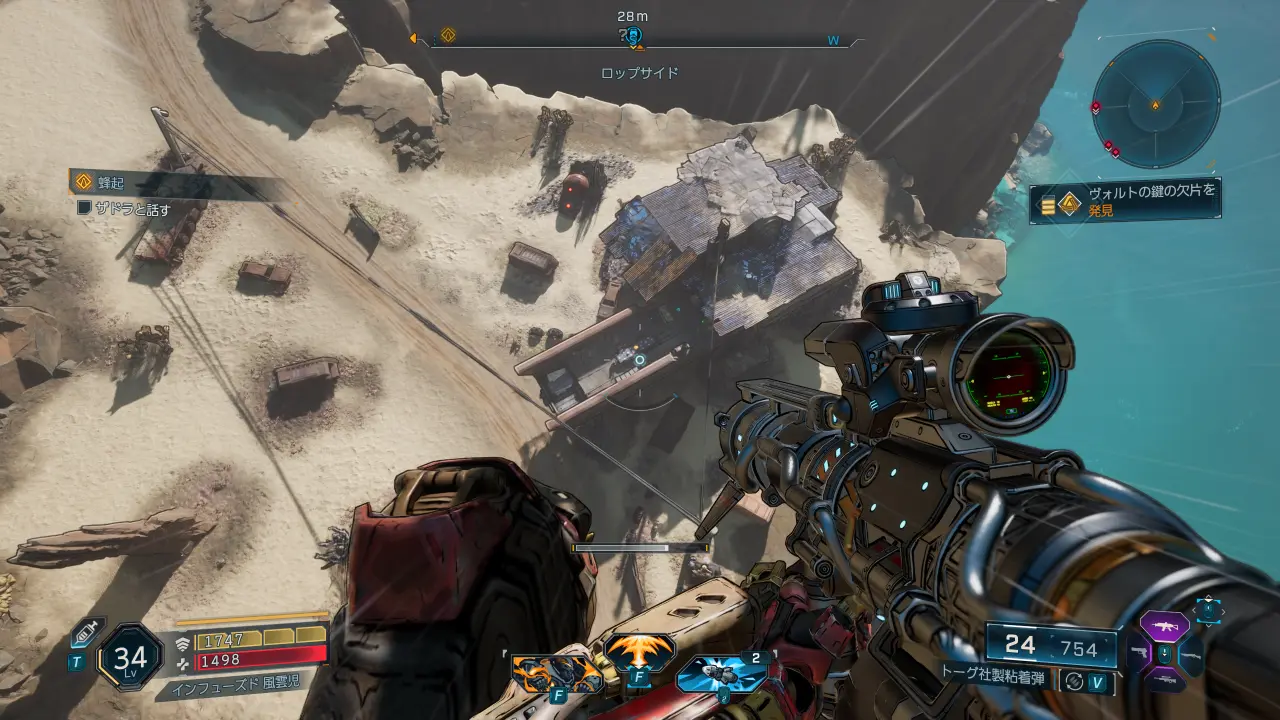The width and height of the screenshot is (1280, 720).
Task: Click the level 34 octagon badge
Action: tap(130, 657)
